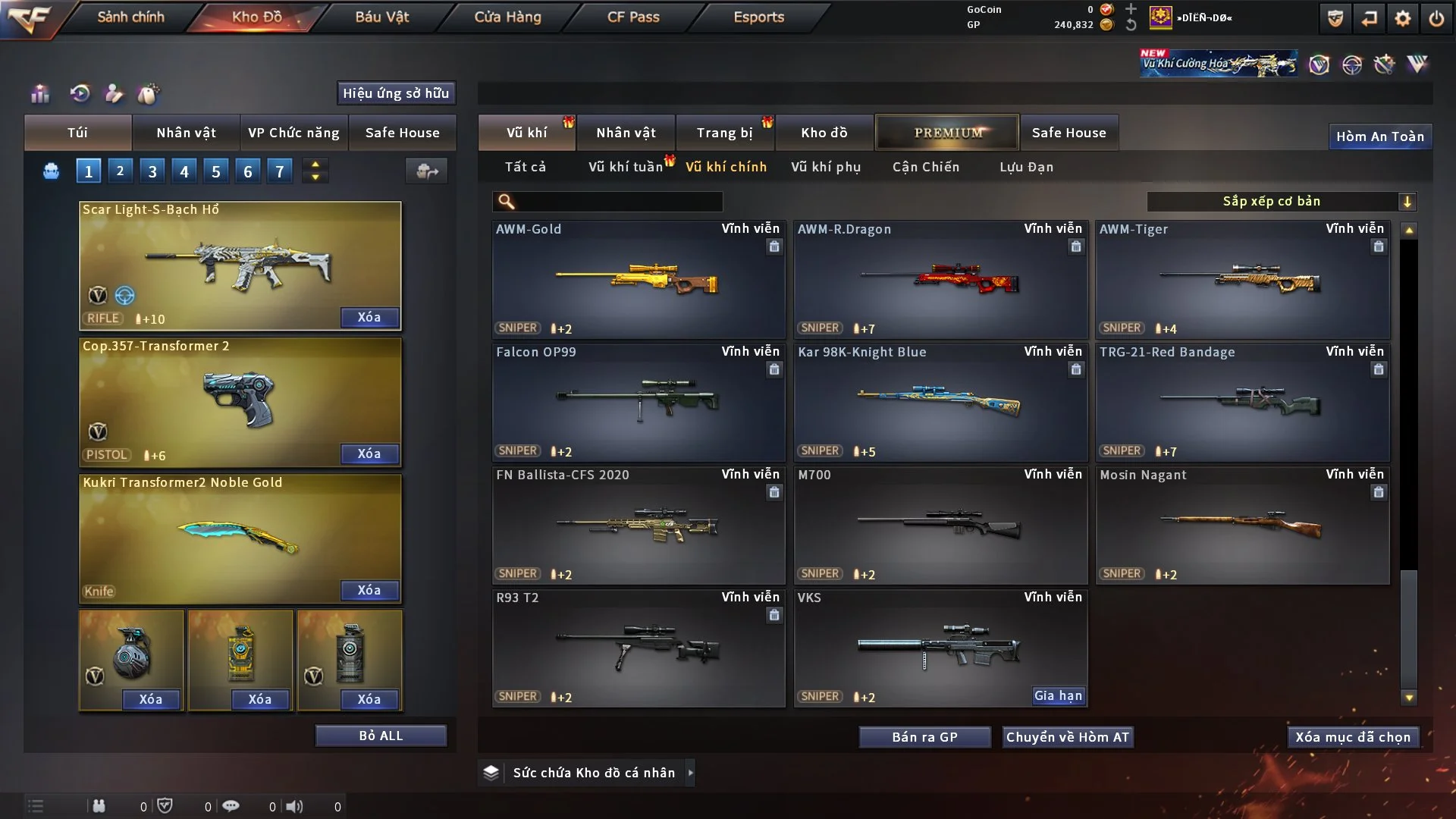Choose the Kar 98K-Knight Blue rifle
1456x819 pixels.
940,402
